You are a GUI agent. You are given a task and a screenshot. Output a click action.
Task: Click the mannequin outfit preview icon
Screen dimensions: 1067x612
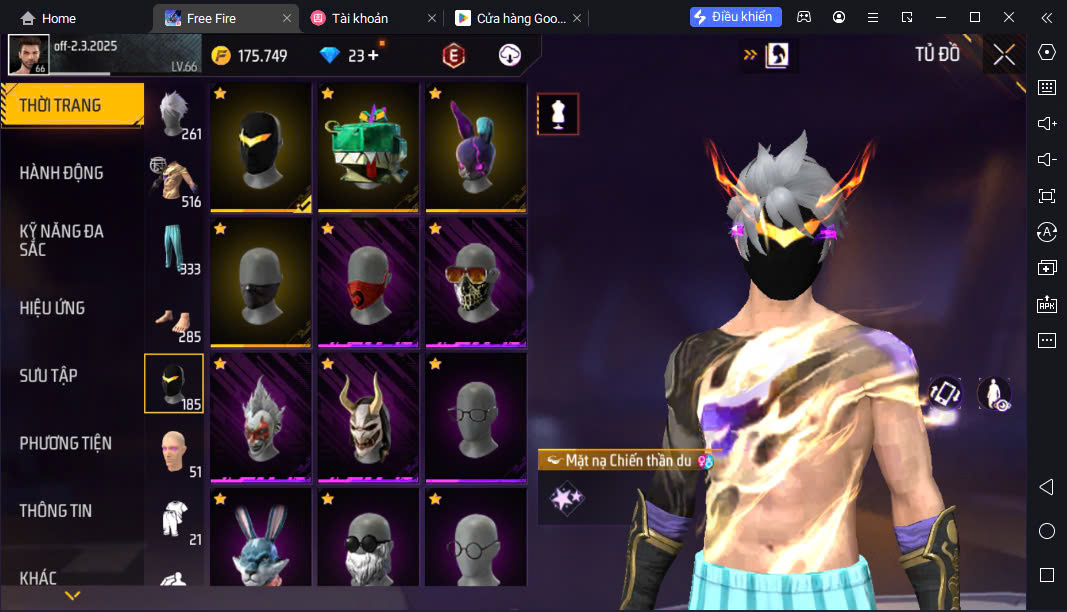point(558,115)
